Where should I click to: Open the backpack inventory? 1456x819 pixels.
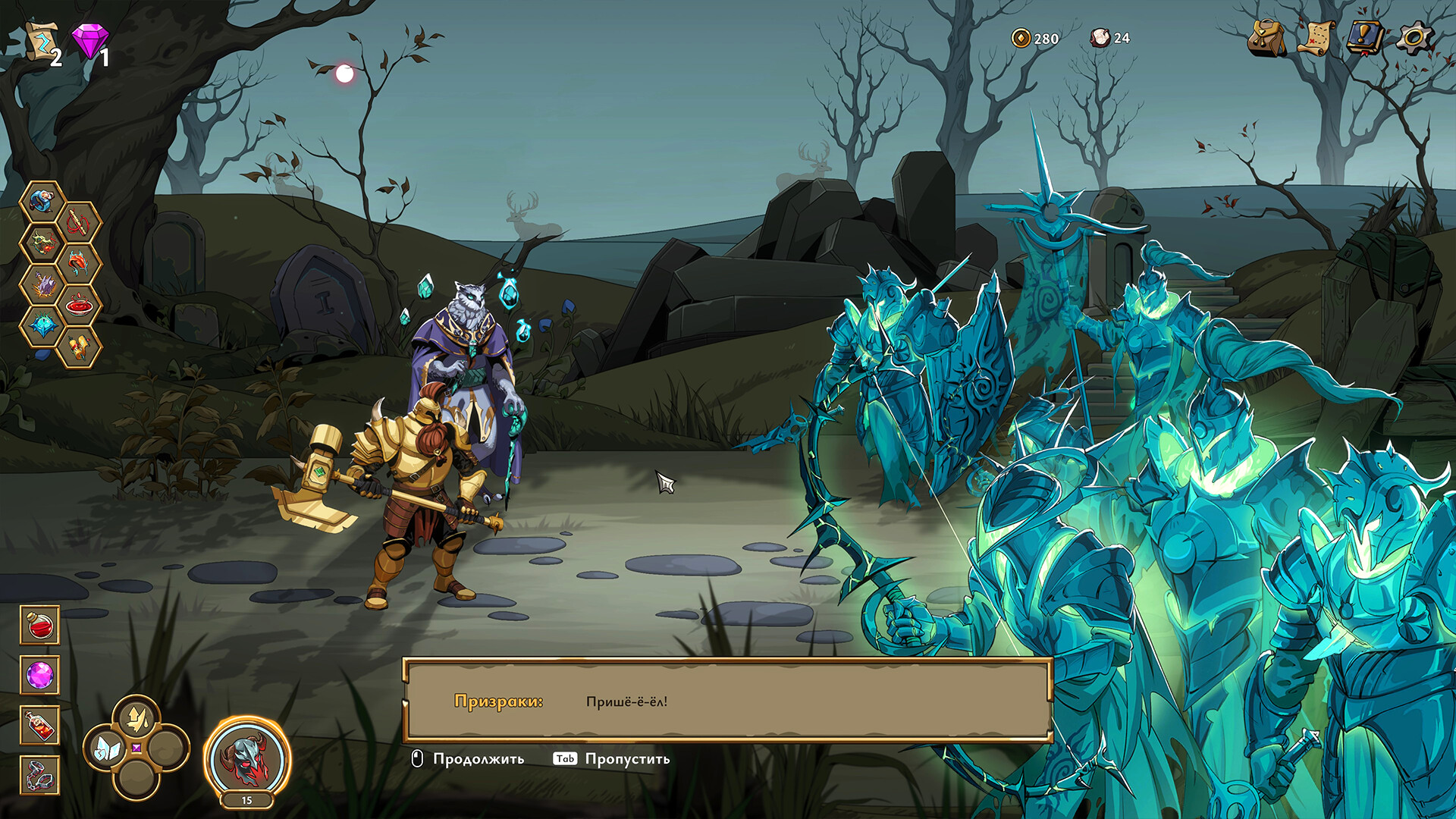1266,38
